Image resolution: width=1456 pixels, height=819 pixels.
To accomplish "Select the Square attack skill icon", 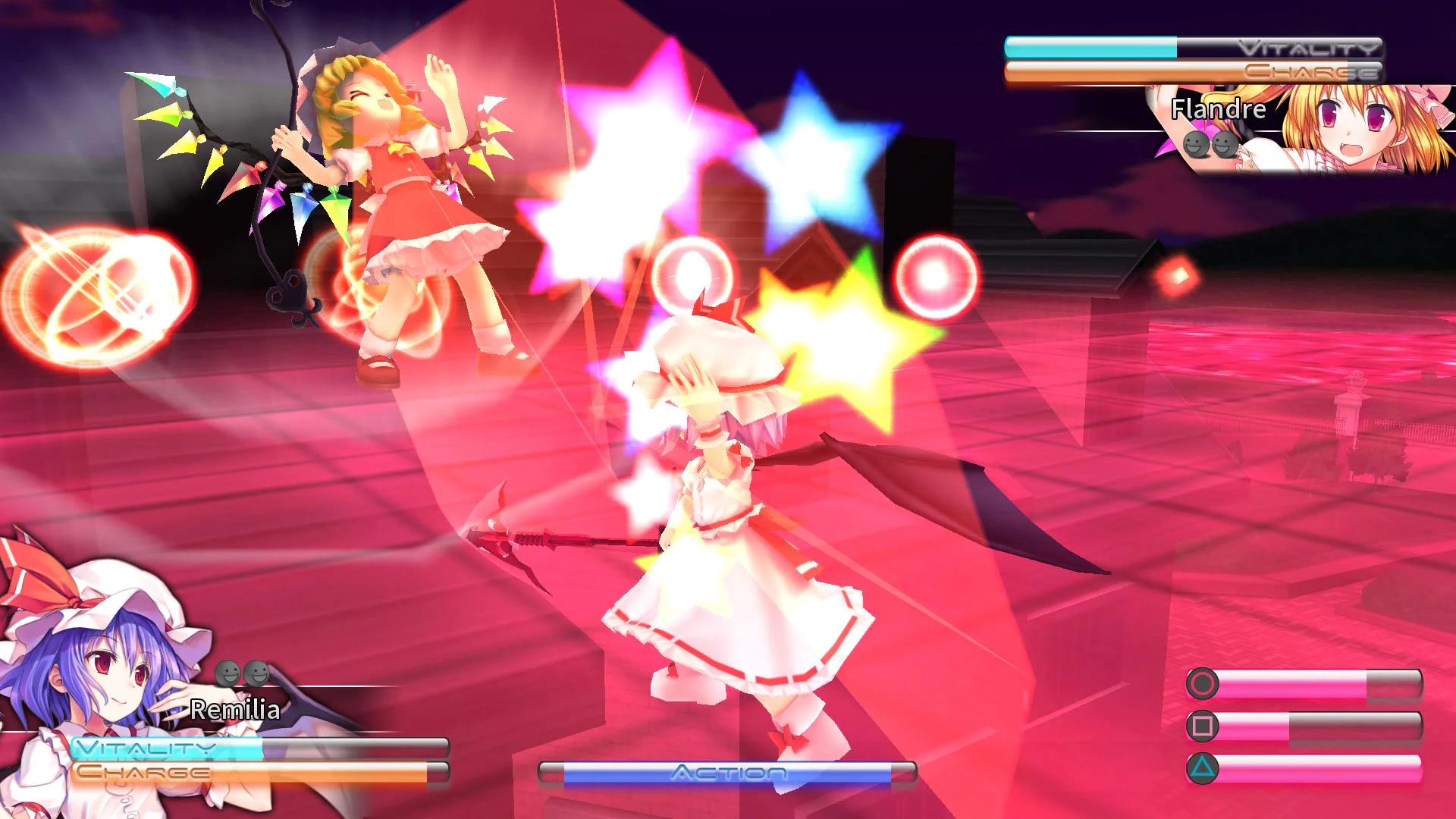I will tap(1202, 726).
